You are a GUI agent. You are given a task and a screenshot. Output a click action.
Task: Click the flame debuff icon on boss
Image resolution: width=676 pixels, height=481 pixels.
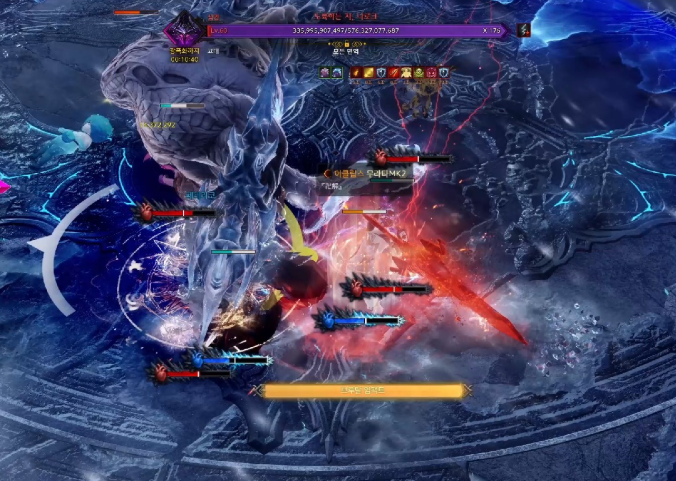(x=357, y=72)
